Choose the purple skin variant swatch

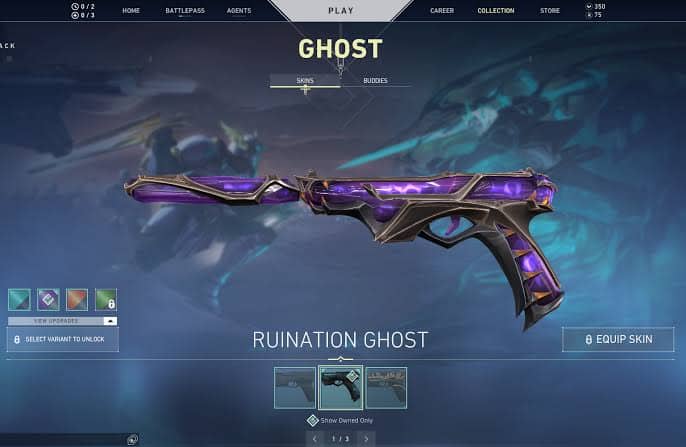click(x=48, y=298)
